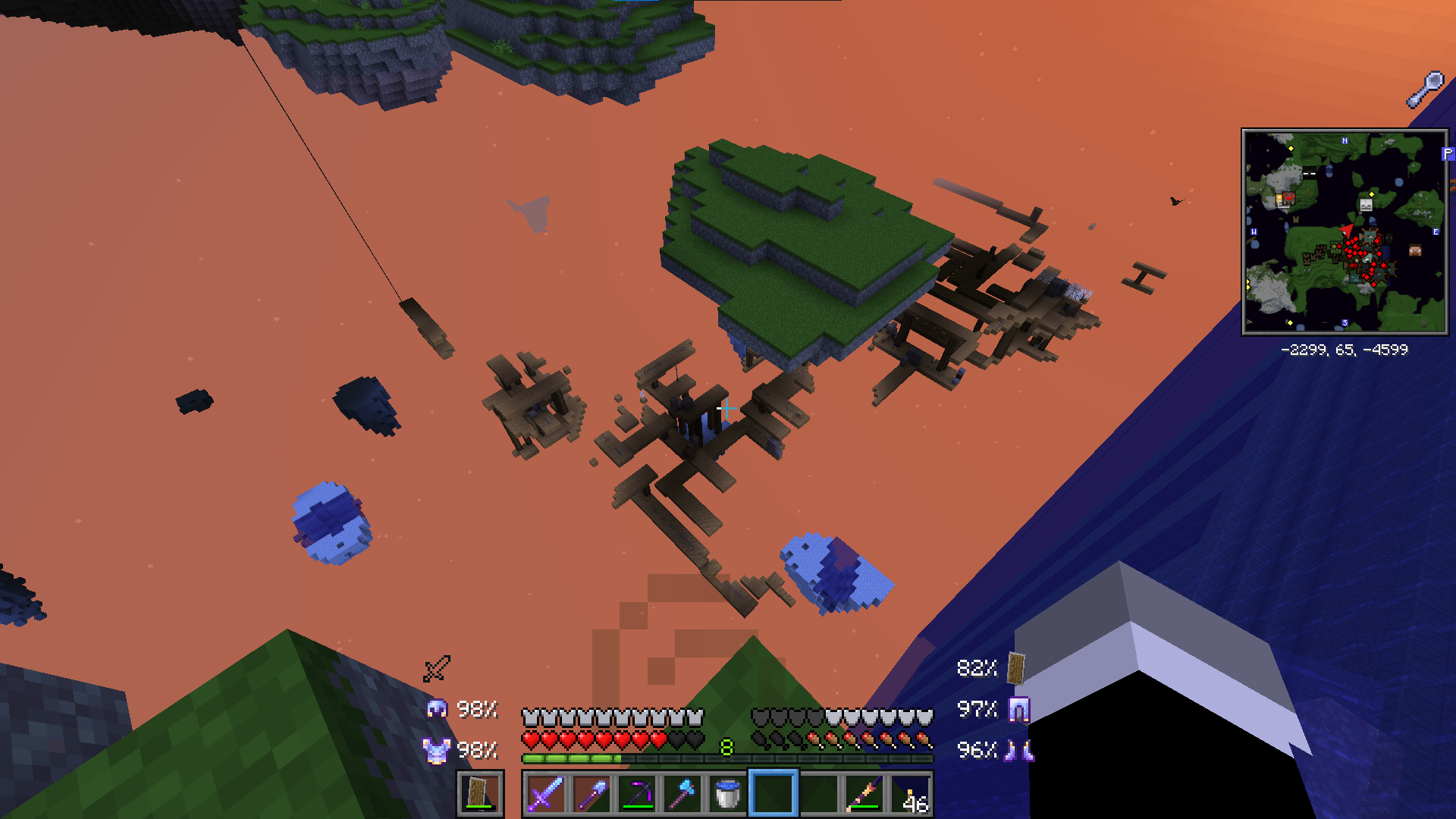Click the offhand shield slot item
This screenshot has width=1456, height=819.
pyautogui.click(x=479, y=797)
